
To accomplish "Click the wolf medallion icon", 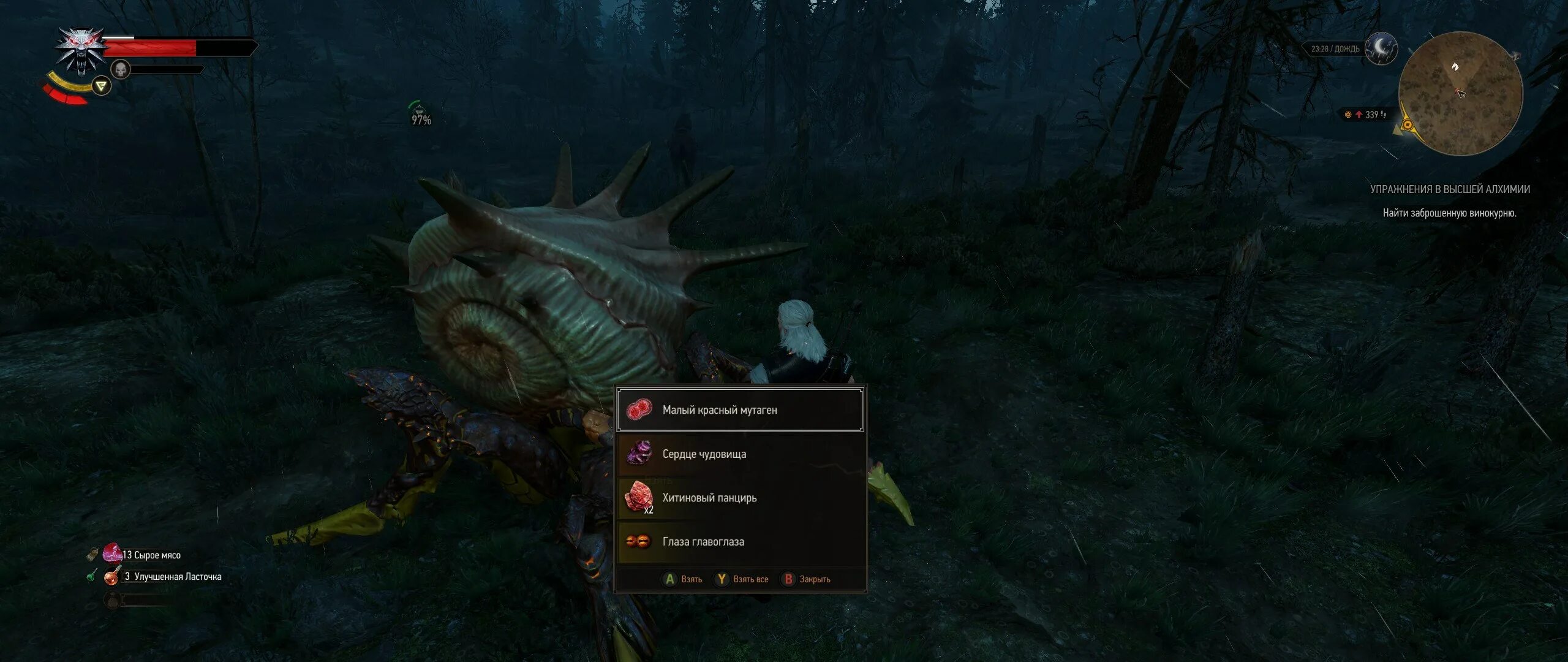I will point(80,50).
